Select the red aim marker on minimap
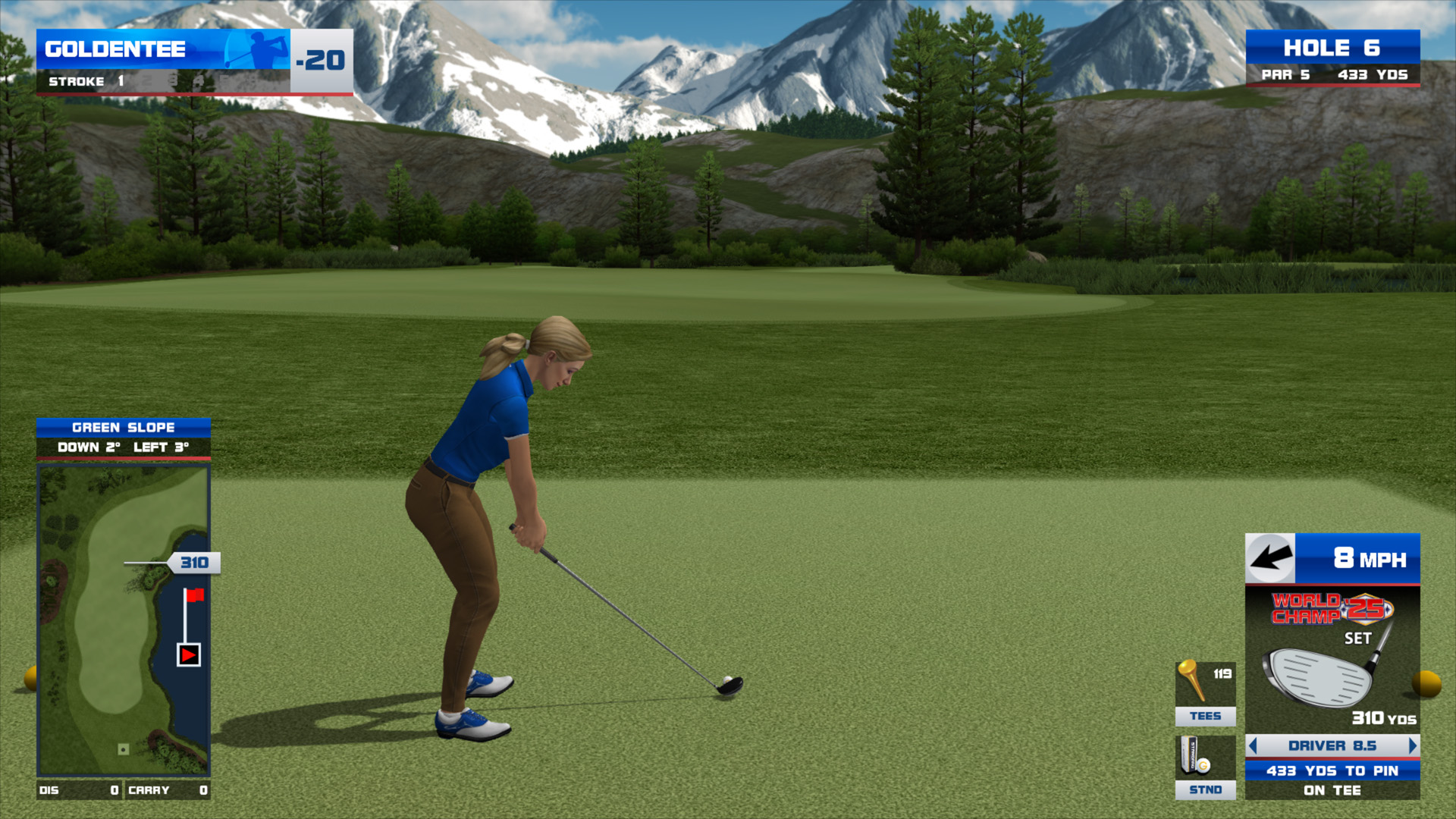 (188, 654)
